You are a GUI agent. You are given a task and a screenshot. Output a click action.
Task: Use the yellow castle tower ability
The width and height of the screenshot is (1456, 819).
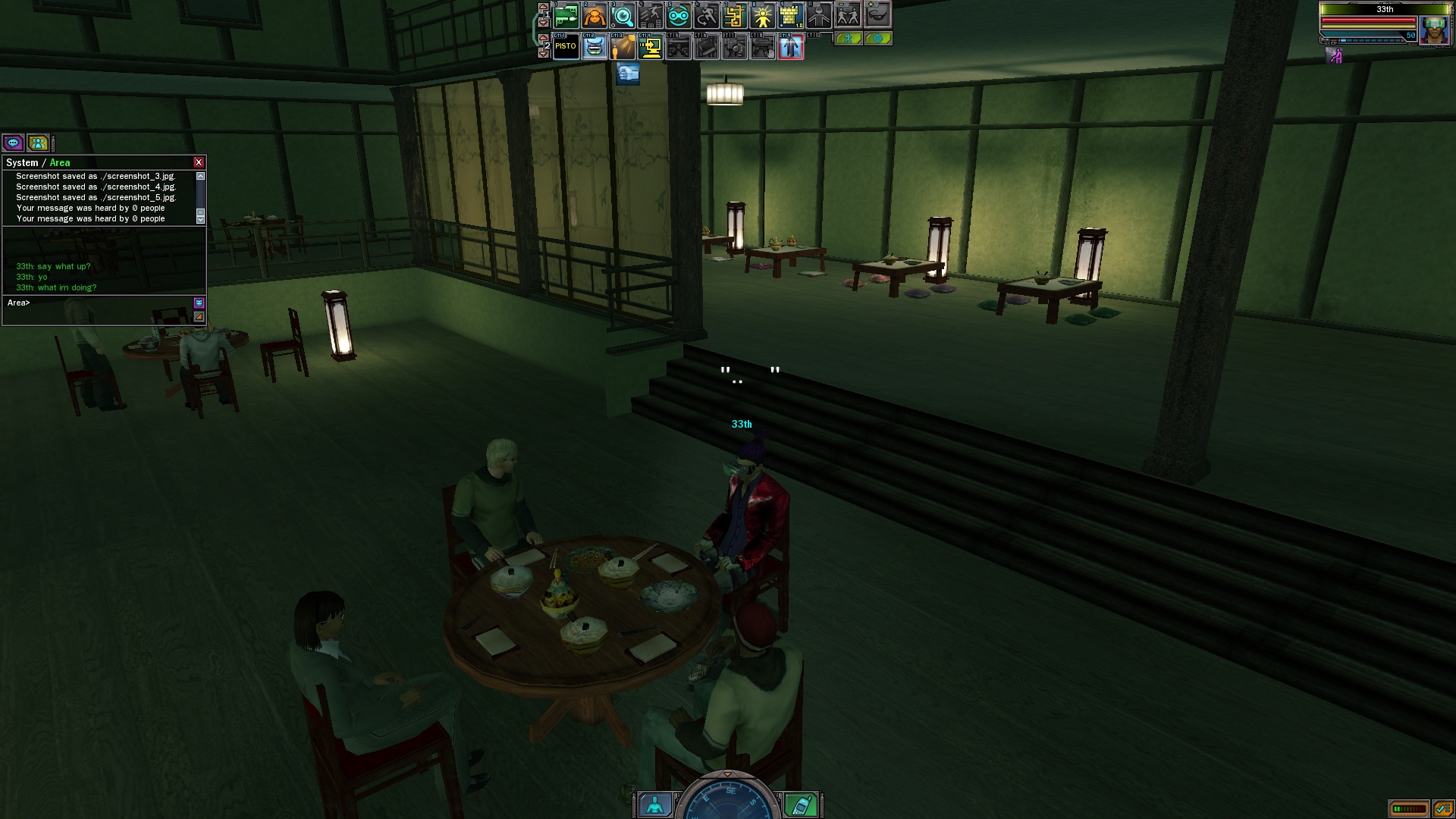[791, 15]
